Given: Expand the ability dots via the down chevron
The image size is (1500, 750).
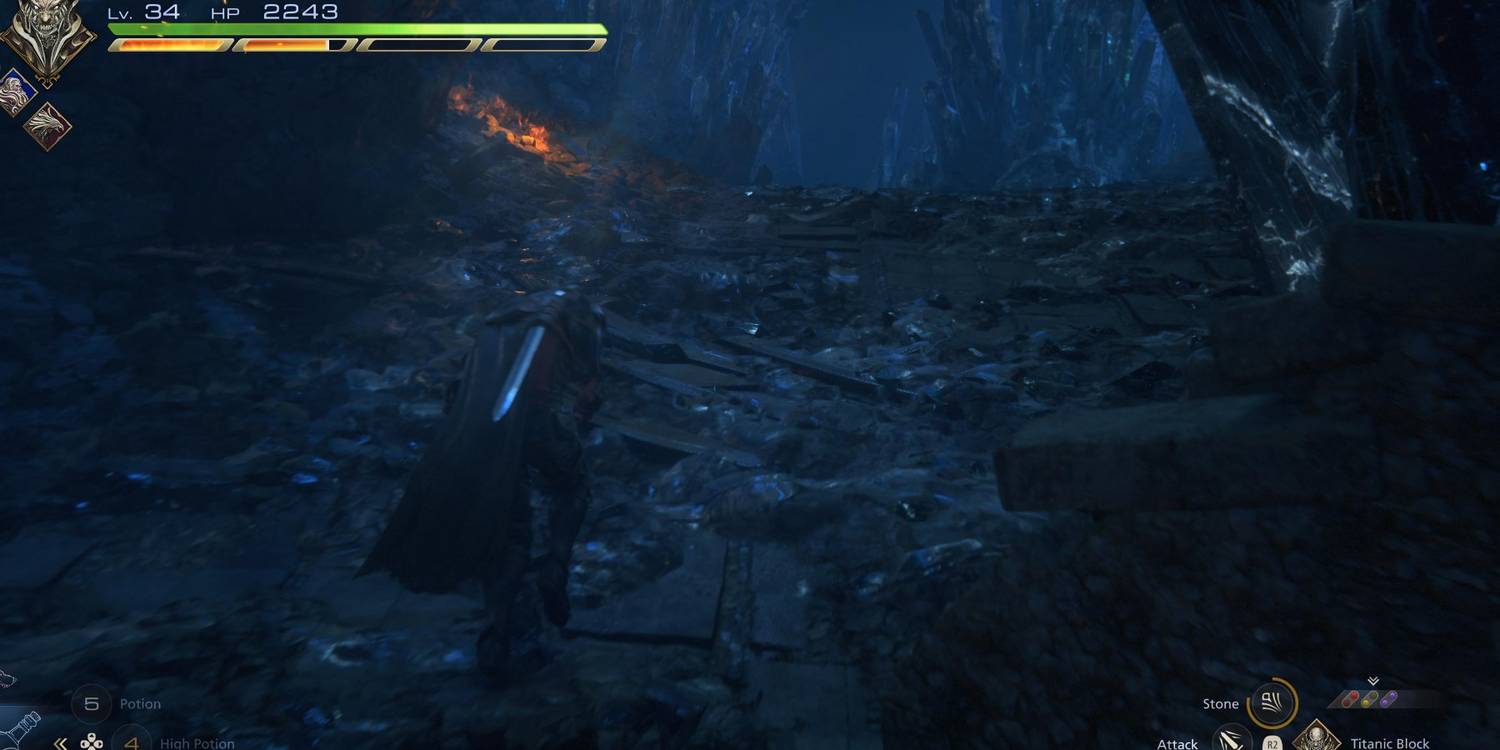Looking at the screenshot, I should 1373,681.
